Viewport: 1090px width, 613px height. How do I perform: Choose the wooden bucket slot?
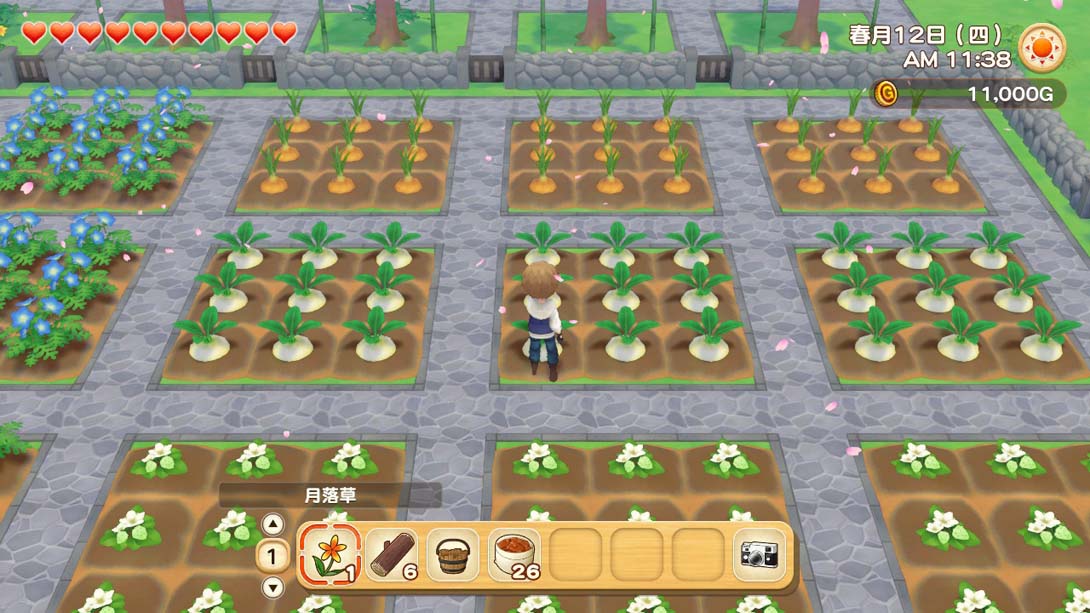coord(453,553)
